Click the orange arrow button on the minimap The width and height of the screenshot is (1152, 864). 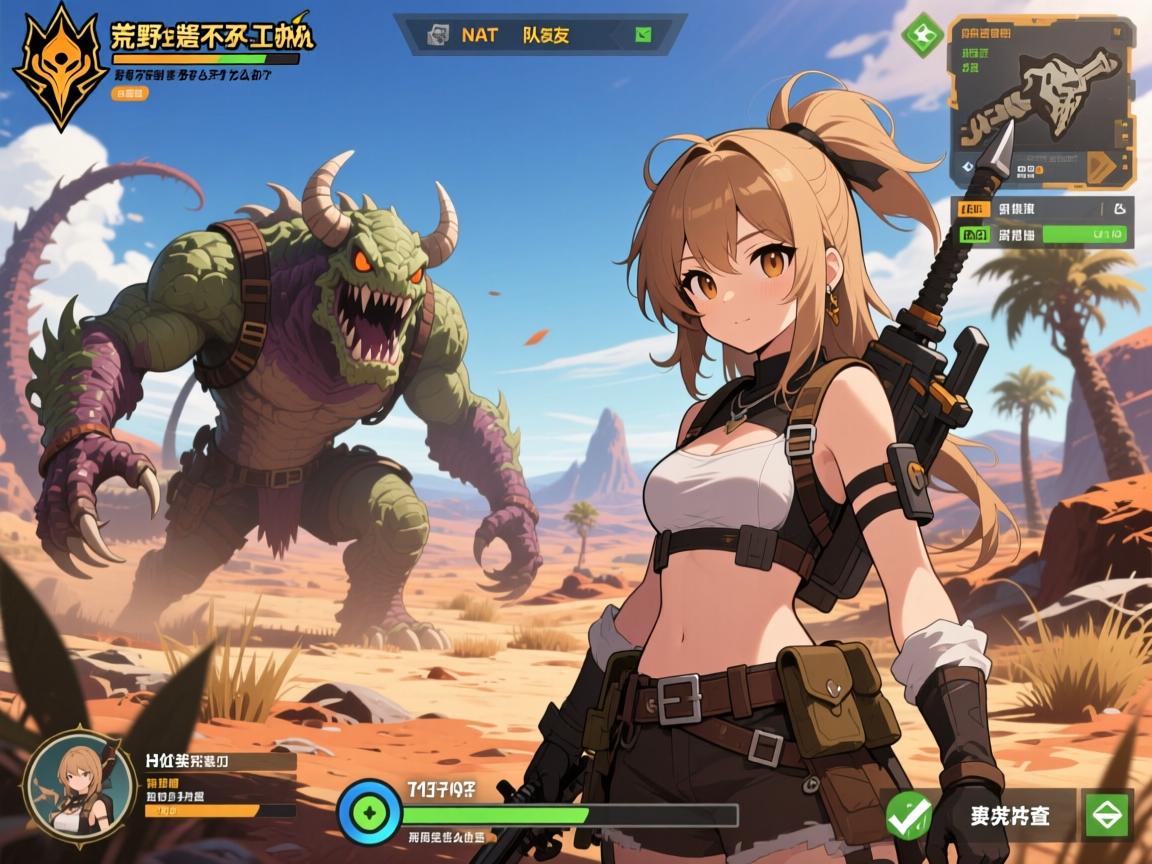click(x=1101, y=166)
